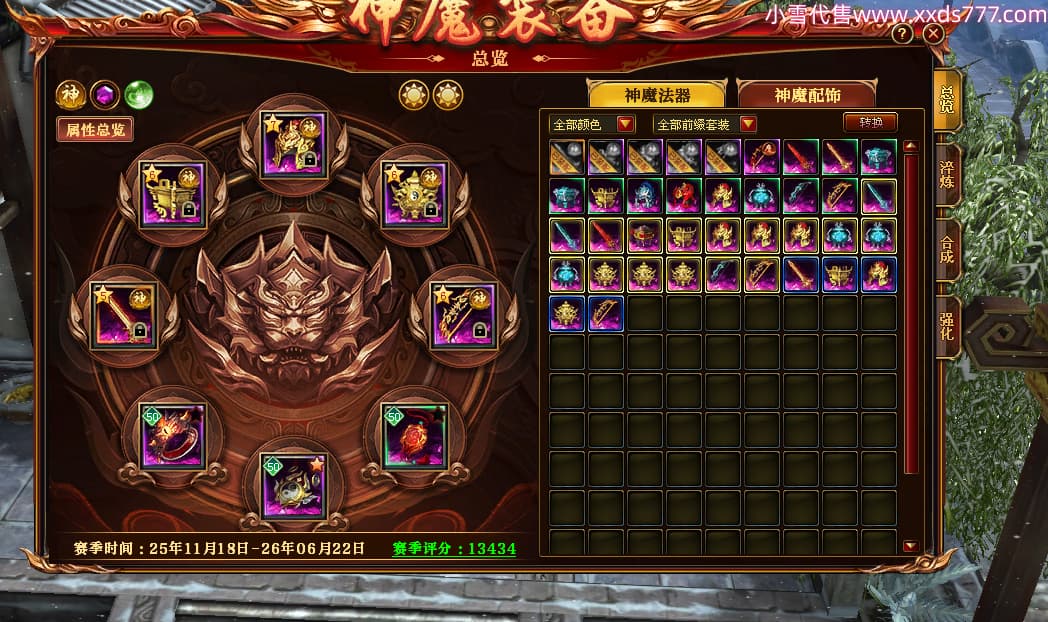Screen dimensions: 1048x622
Task: Open the 属性总览 attribute overview
Action: pyautogui.click(x=95, y=129)
